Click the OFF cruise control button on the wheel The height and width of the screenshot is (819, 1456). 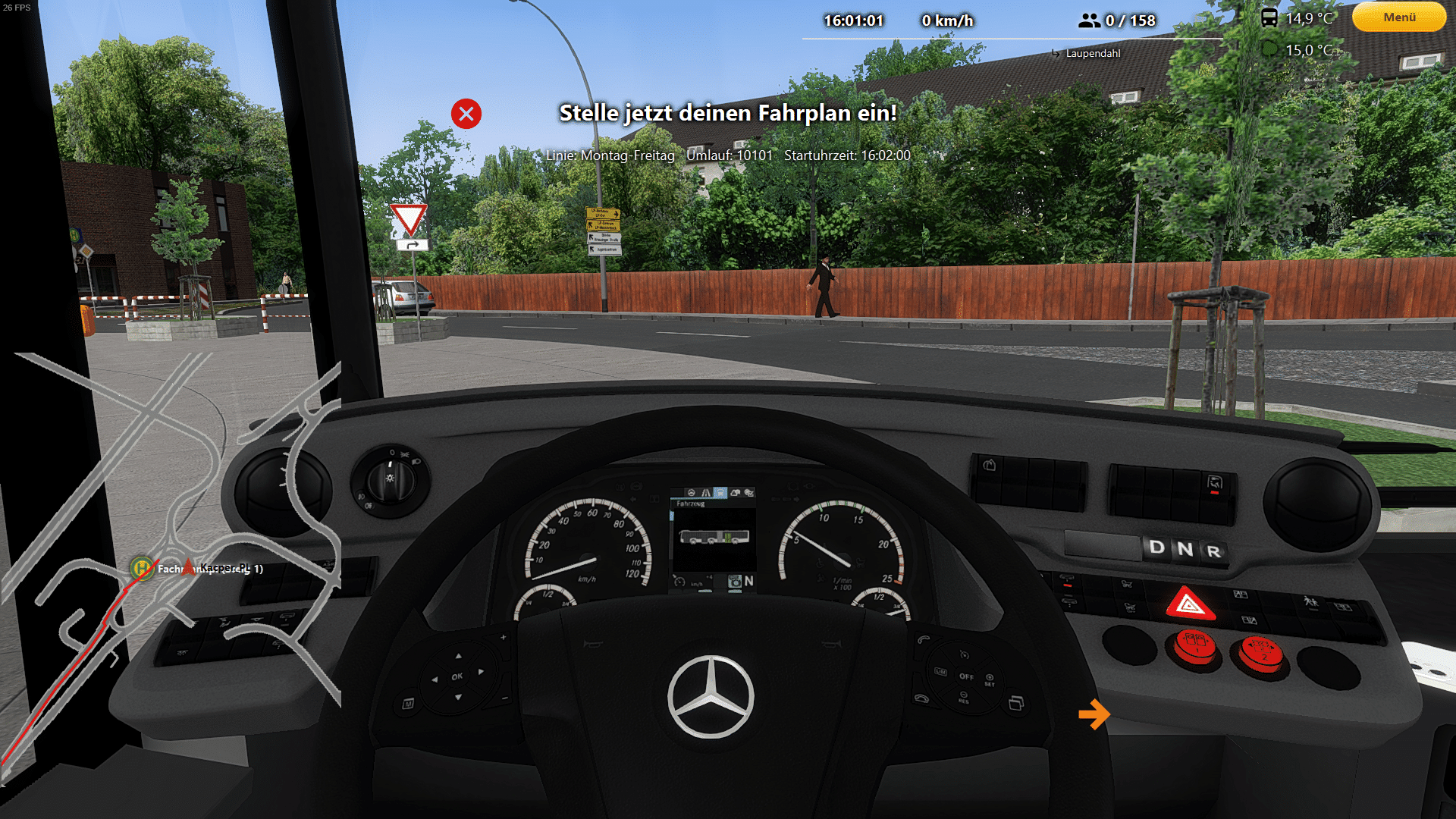[x=966, y=676]
